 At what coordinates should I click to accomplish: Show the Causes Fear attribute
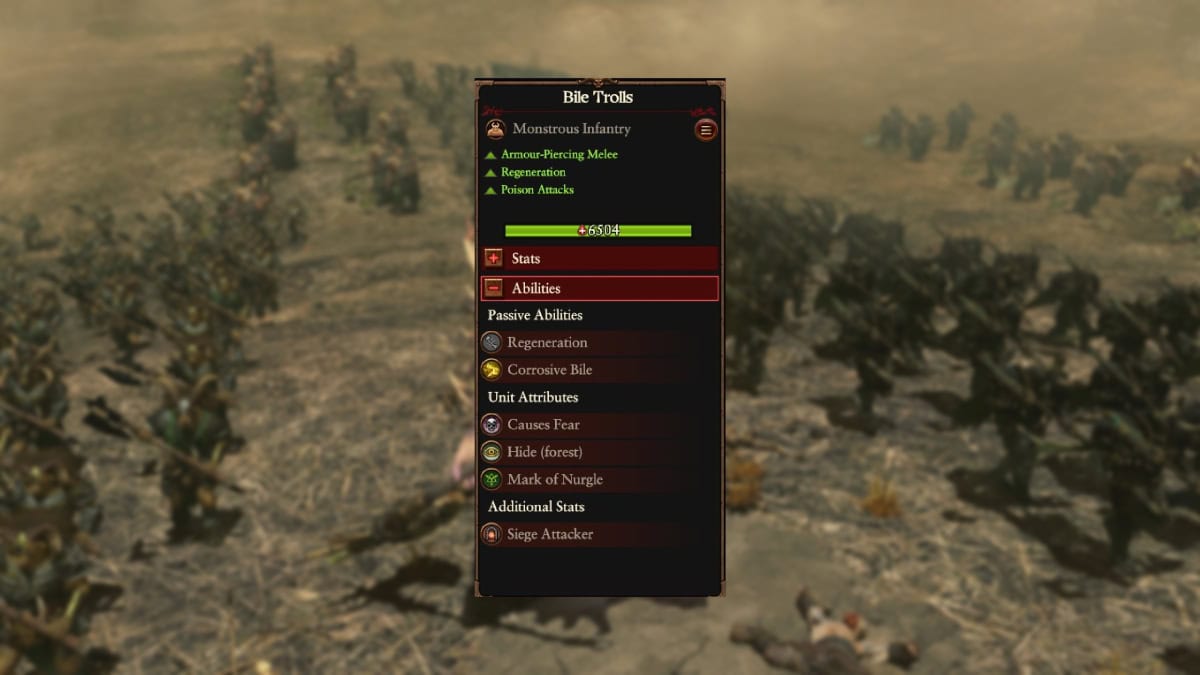click(x=543, y=425)
